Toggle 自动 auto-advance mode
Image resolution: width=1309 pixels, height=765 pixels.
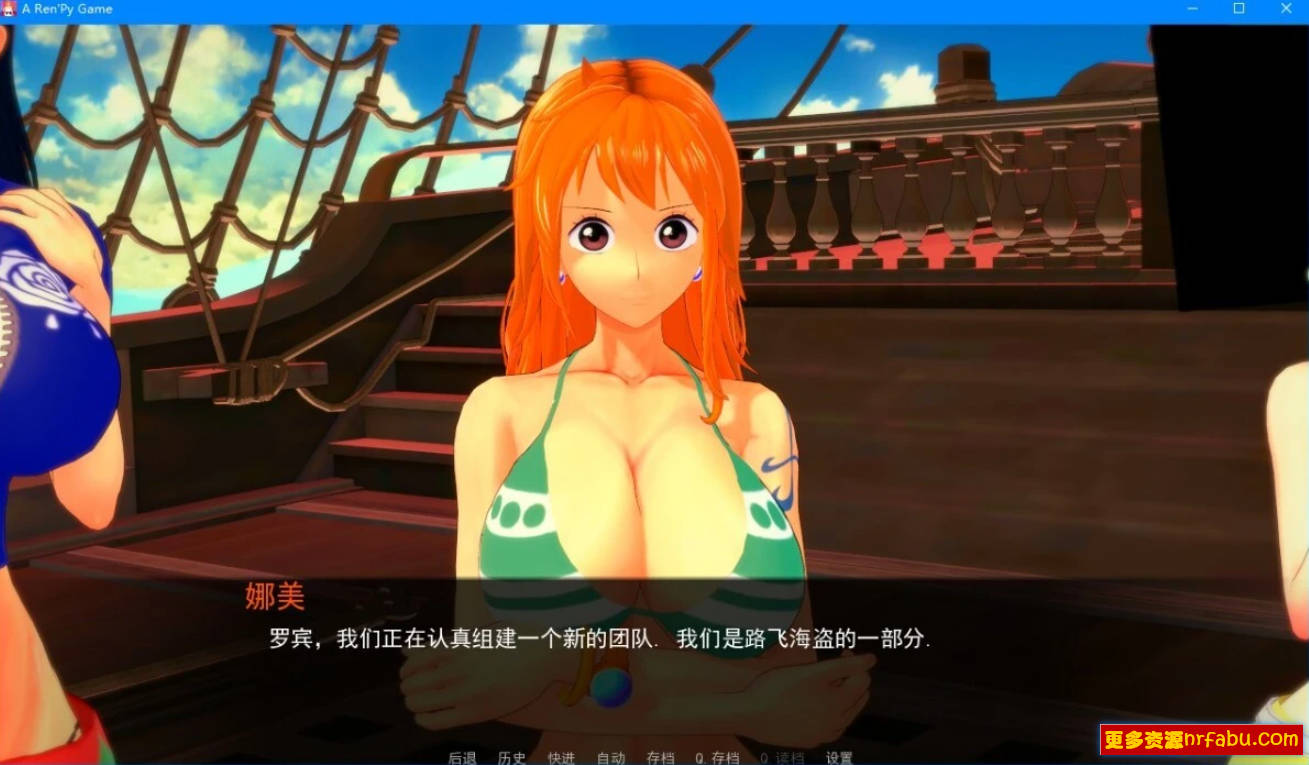pyautogui.click(x=612, y=756)
